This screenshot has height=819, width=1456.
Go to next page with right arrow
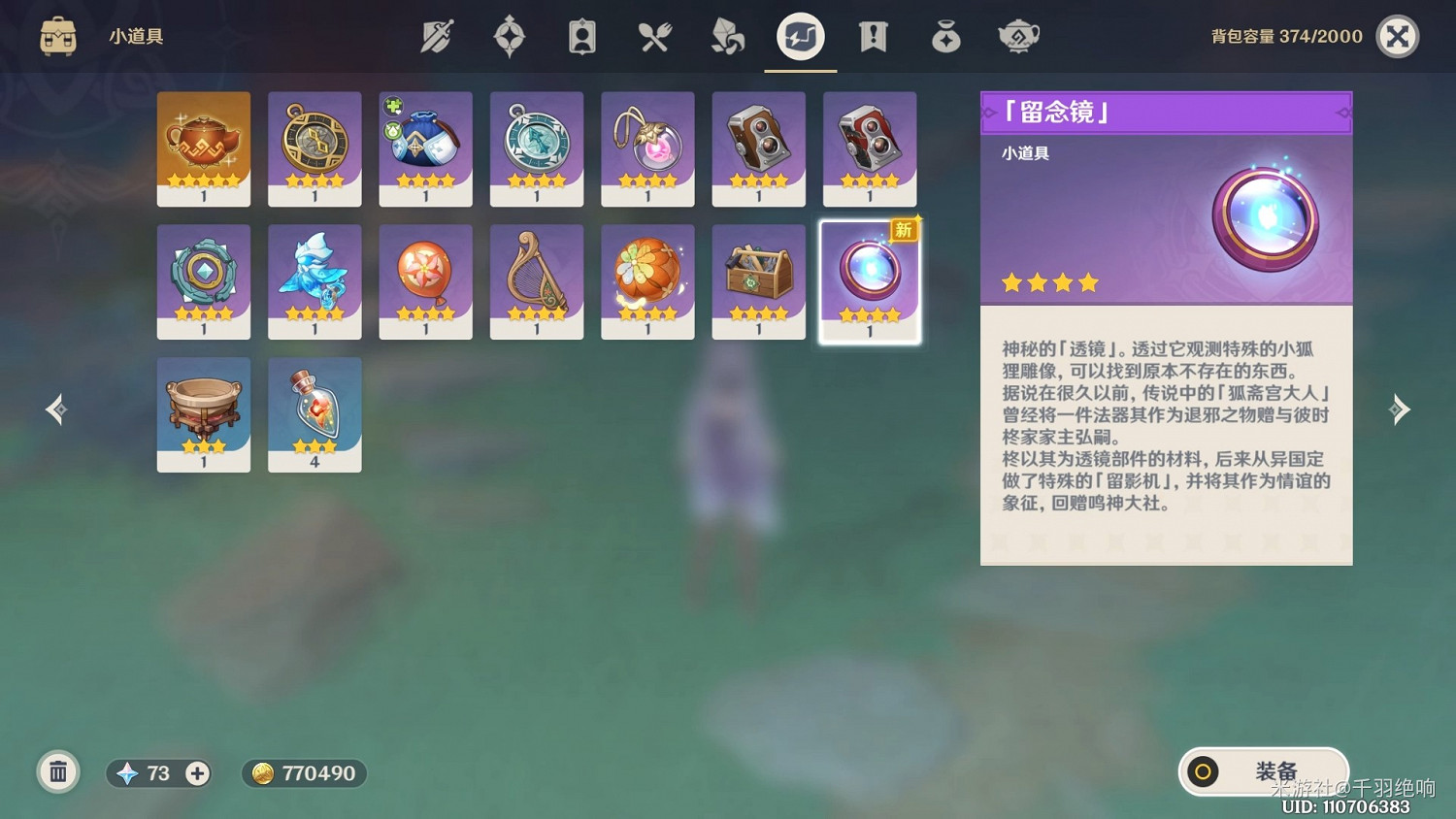(1401, 409)
